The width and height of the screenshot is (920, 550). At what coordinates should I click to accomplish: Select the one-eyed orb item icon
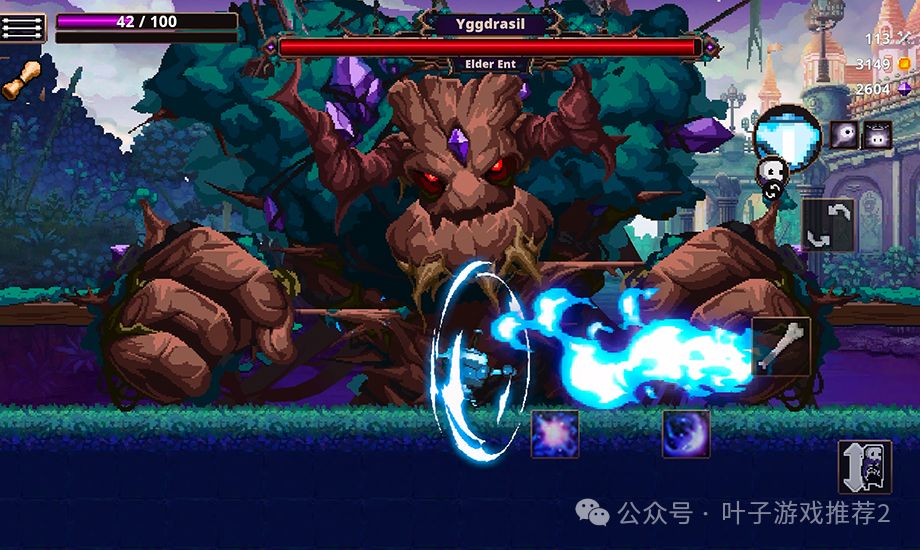844,135
